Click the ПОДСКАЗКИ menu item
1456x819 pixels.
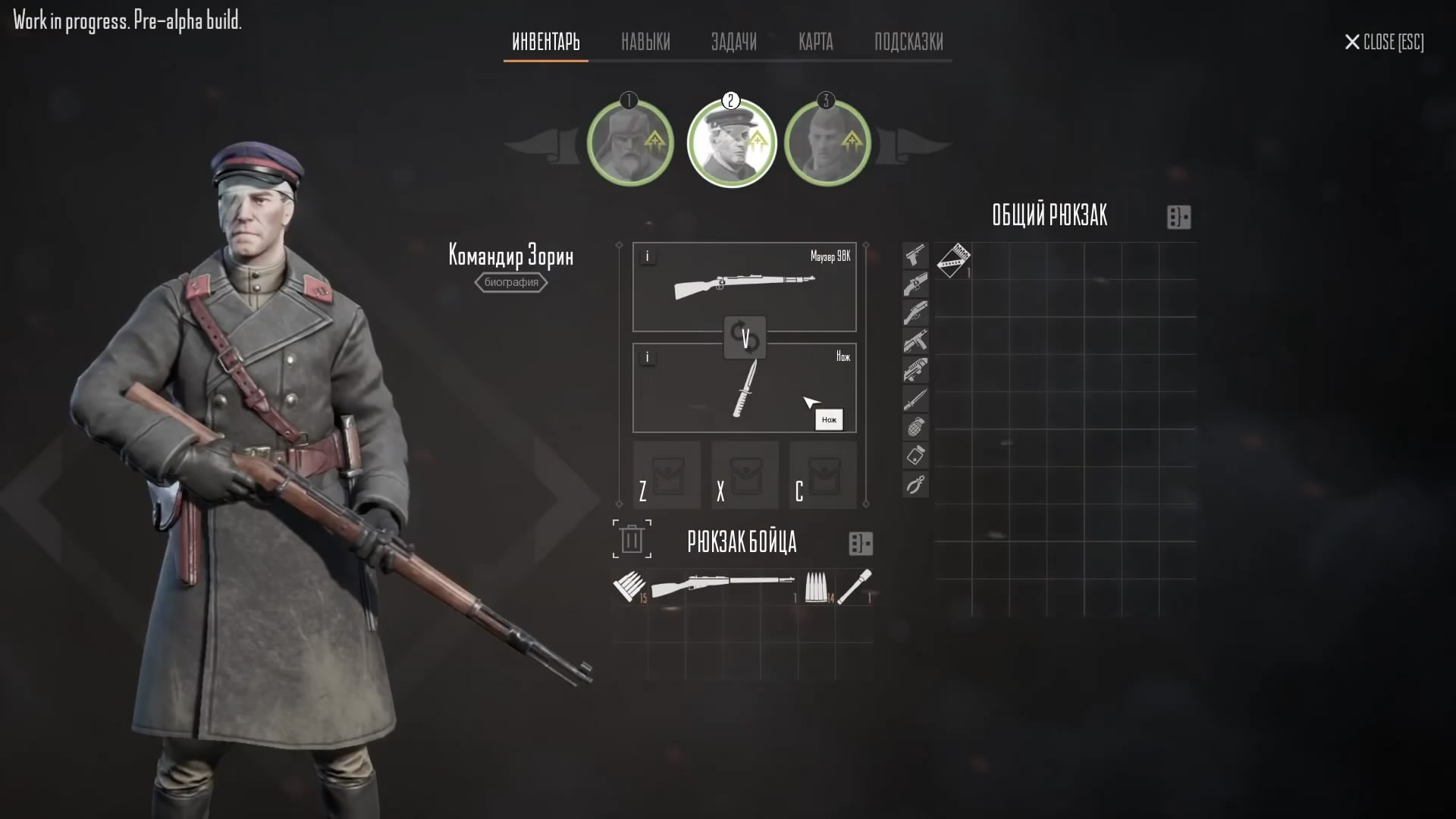click(908, 42)
